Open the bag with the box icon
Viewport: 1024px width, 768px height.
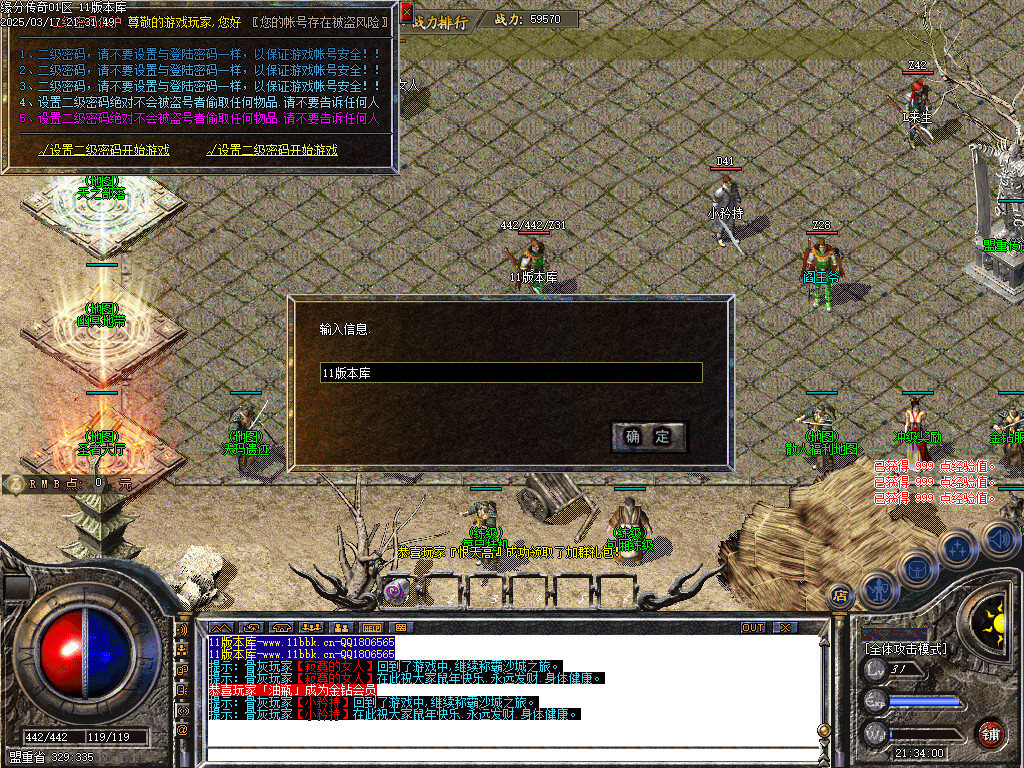pos(916,567)
